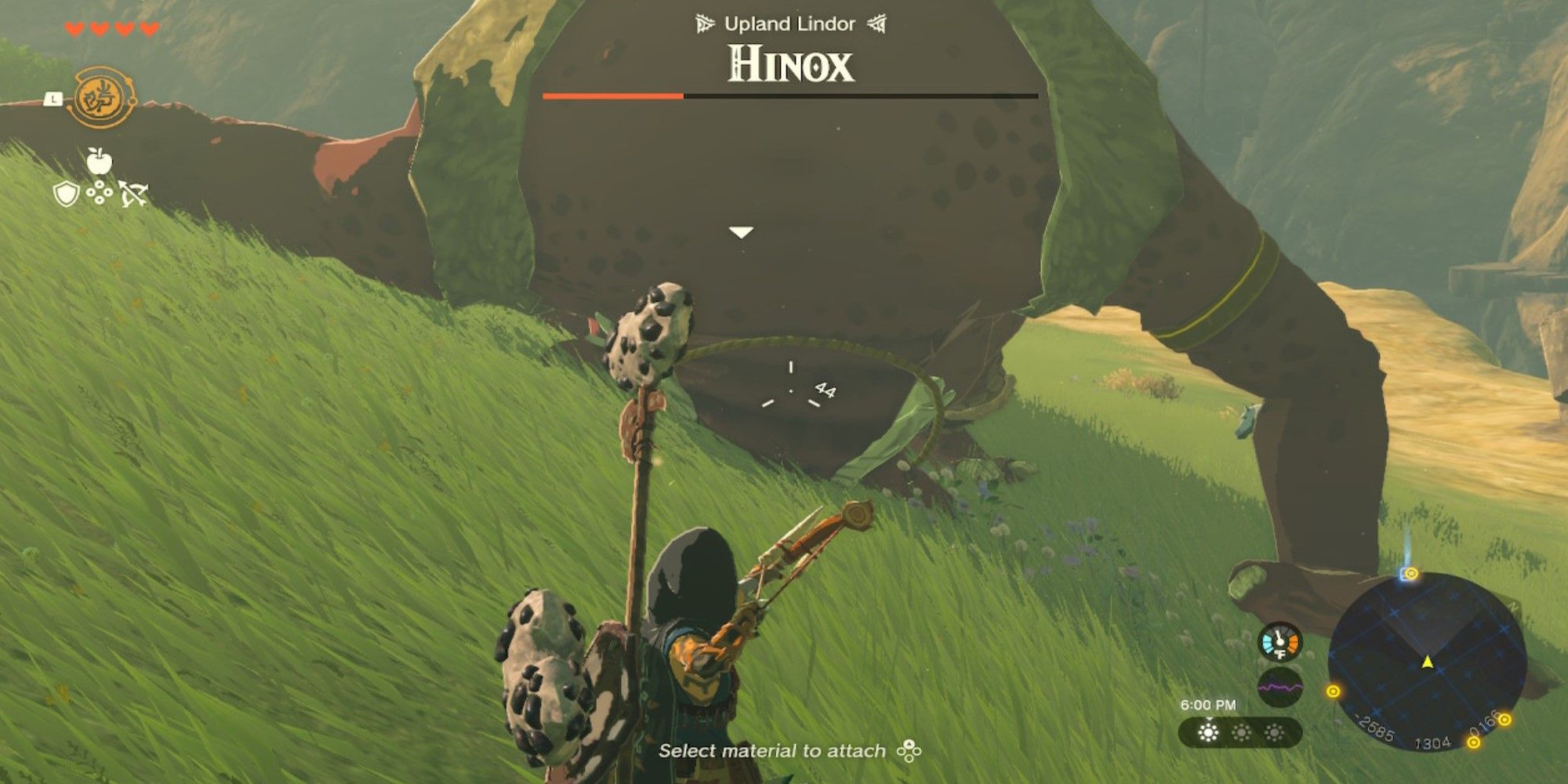Click the third weather forecast slot
This screenshot has width=1568, height=784.
[x=1273, y=733]
